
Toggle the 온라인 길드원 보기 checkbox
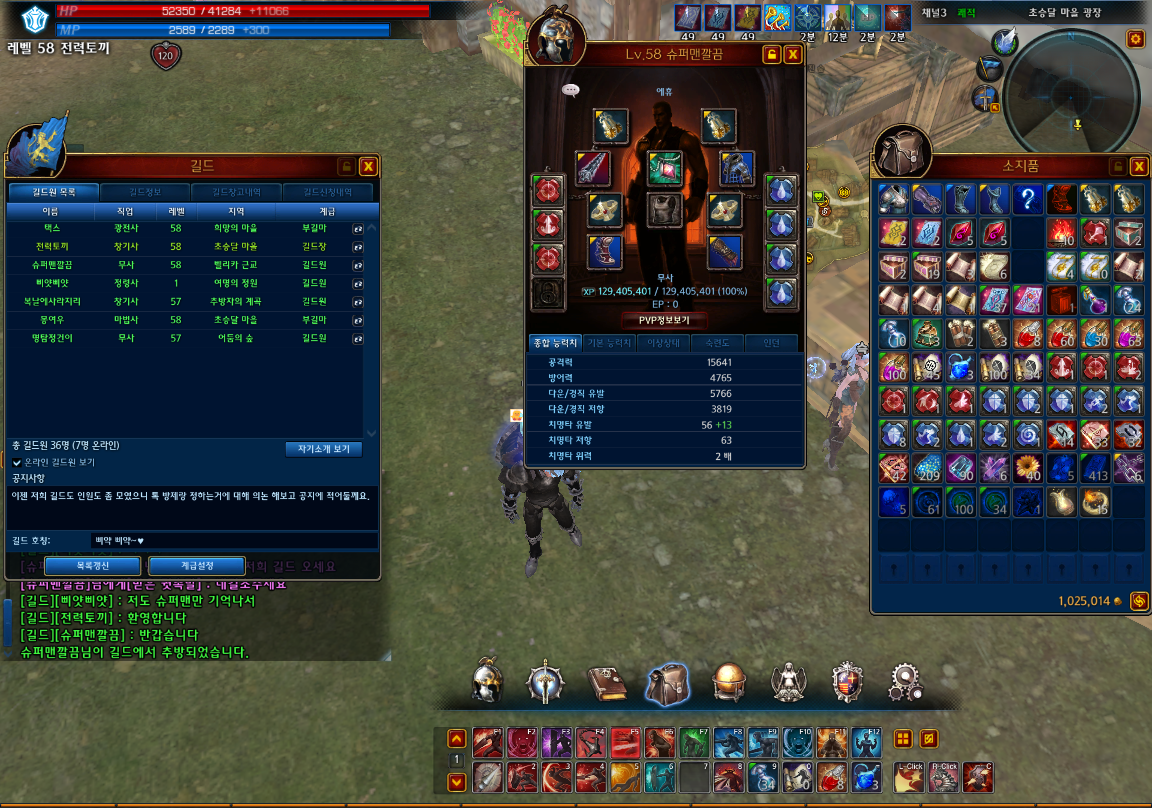17,463
